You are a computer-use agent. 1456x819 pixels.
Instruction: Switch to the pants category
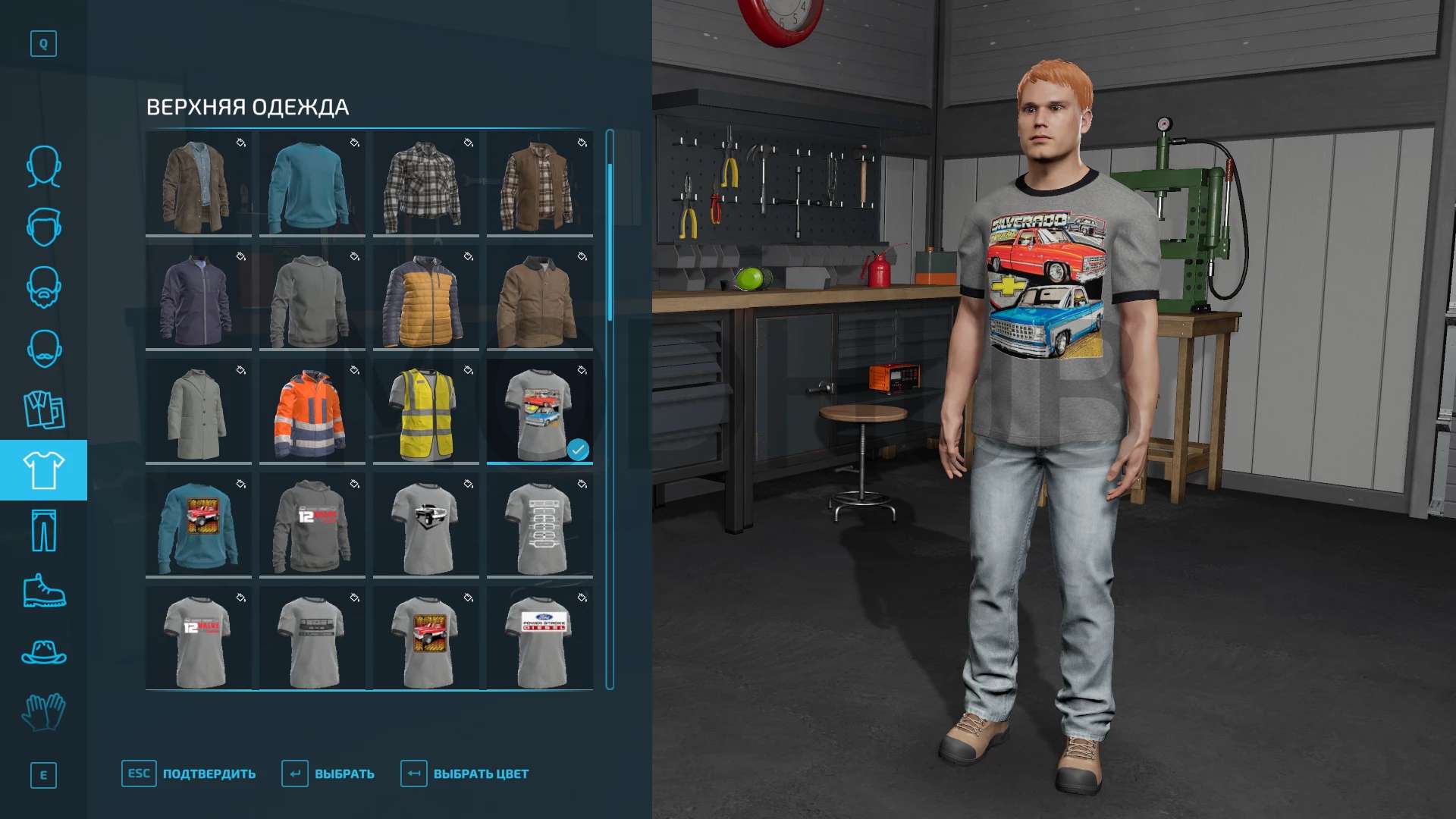point(43,530)
